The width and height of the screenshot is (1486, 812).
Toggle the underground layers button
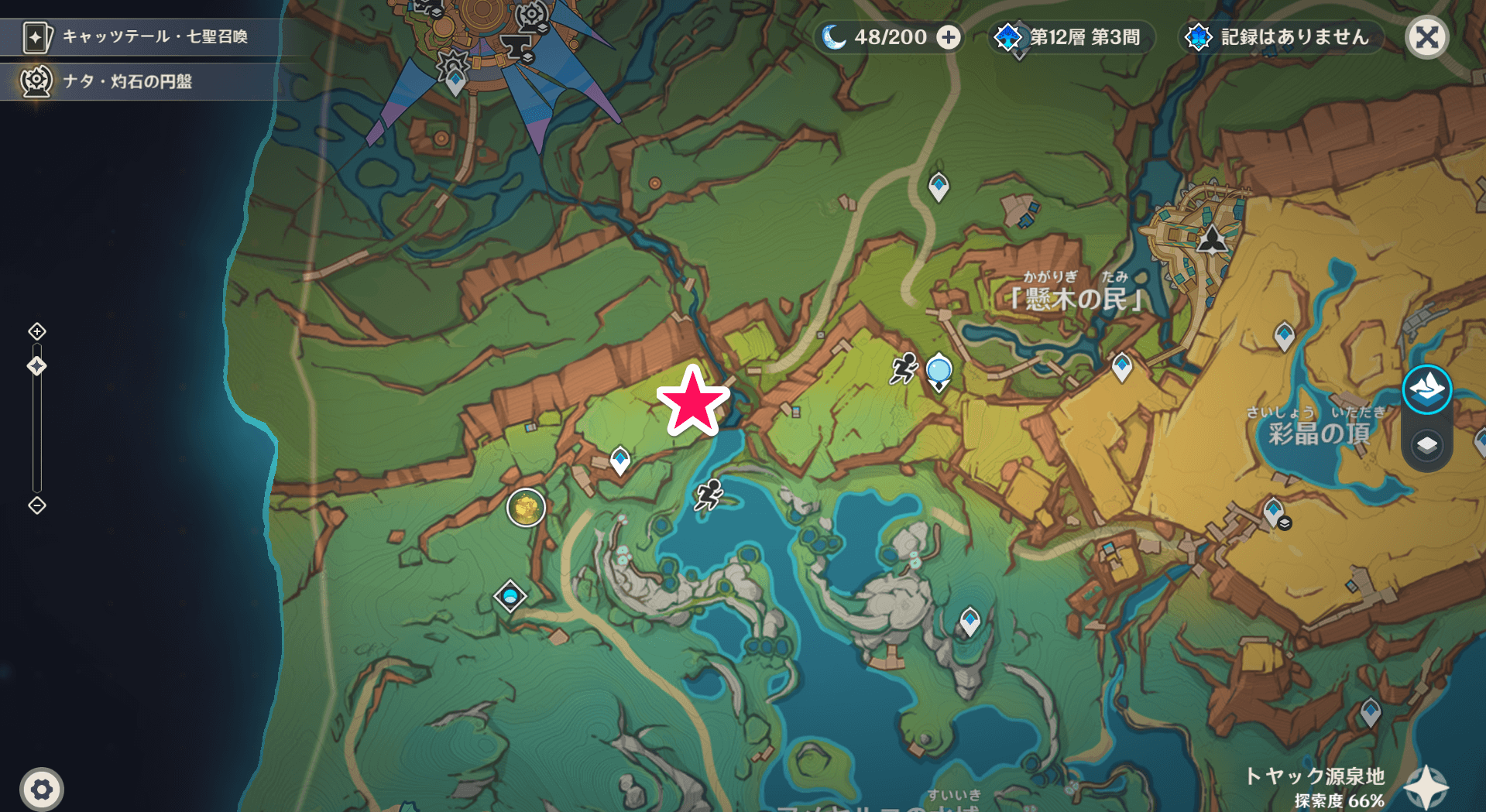click(1426, 445)
